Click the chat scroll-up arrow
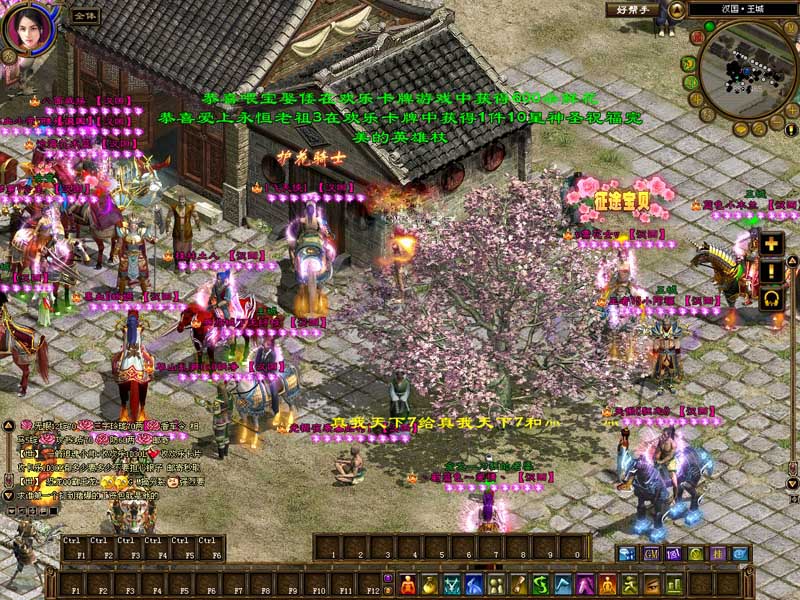The height and width of the screenshot is (600, 800). point(8,424)
